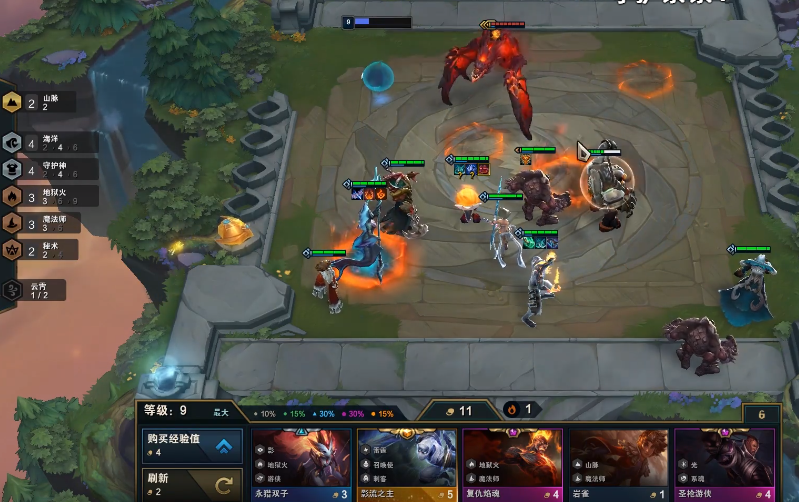Open the 山脉 trait entry

pyautogui.click(x=38, y=103)
